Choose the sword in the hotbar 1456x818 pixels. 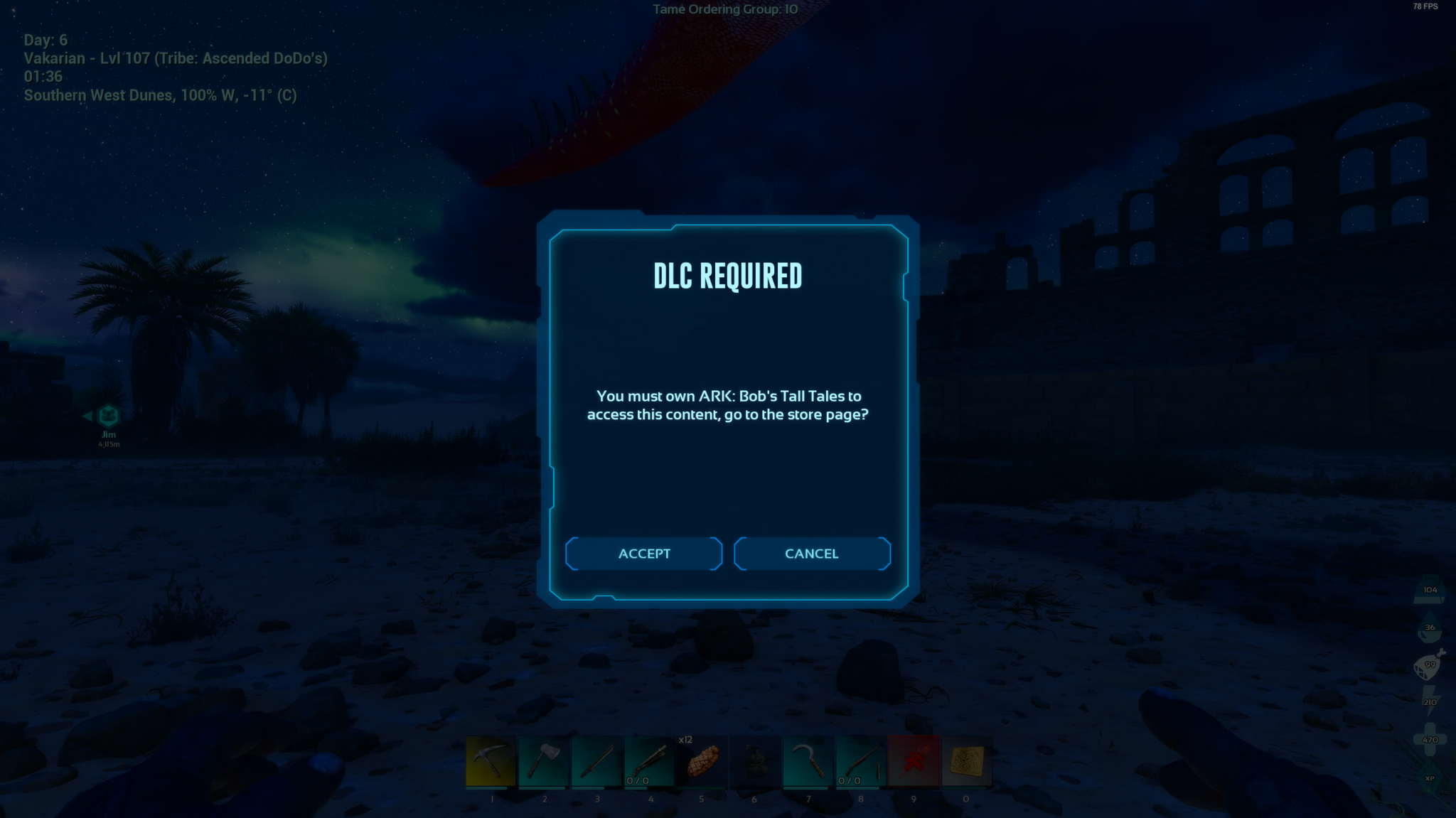tap(596, 762)
